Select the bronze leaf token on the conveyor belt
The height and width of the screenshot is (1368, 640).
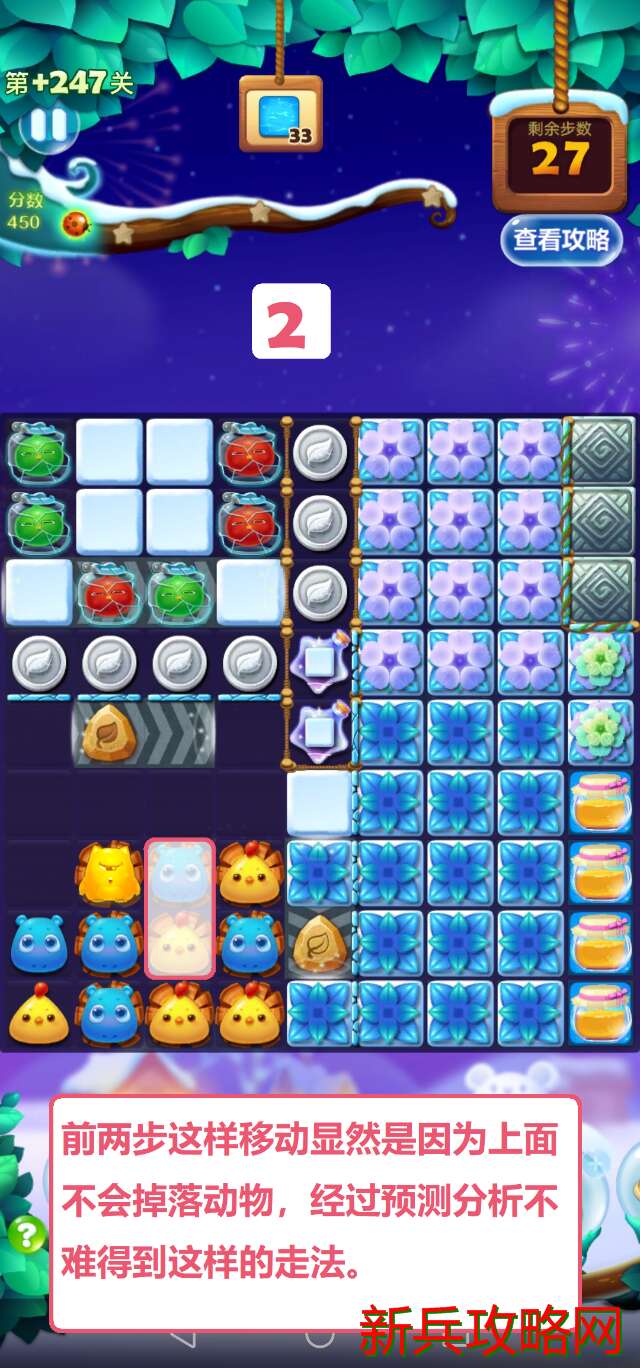click(109, 734)
